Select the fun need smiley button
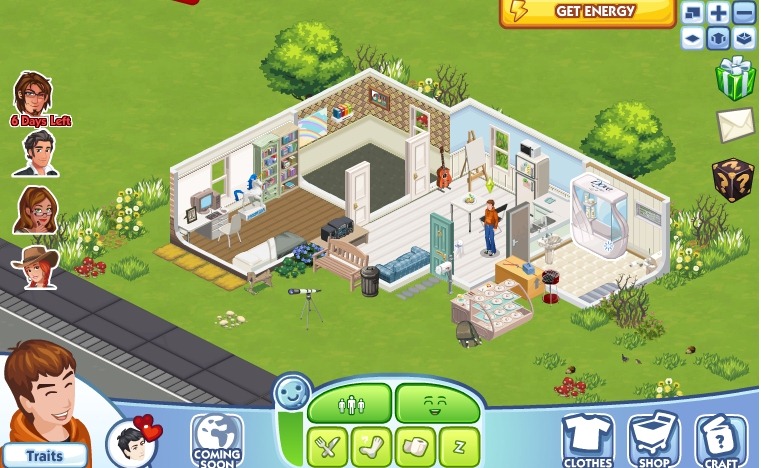 pyautogui.click(x=438, y=405)
